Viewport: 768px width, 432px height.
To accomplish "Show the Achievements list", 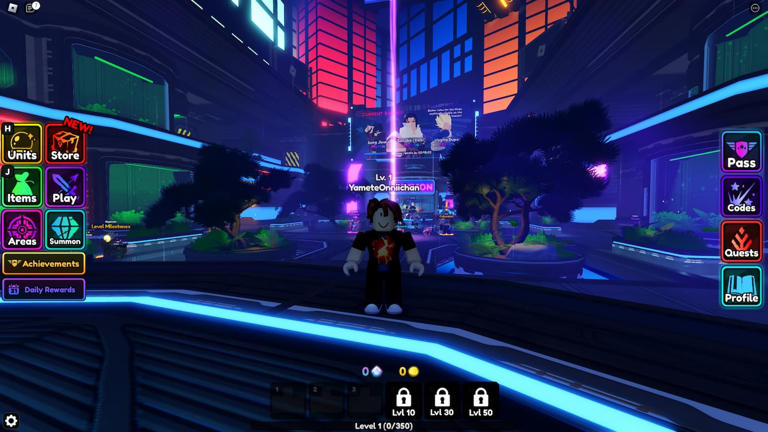I will pos(43,264).
